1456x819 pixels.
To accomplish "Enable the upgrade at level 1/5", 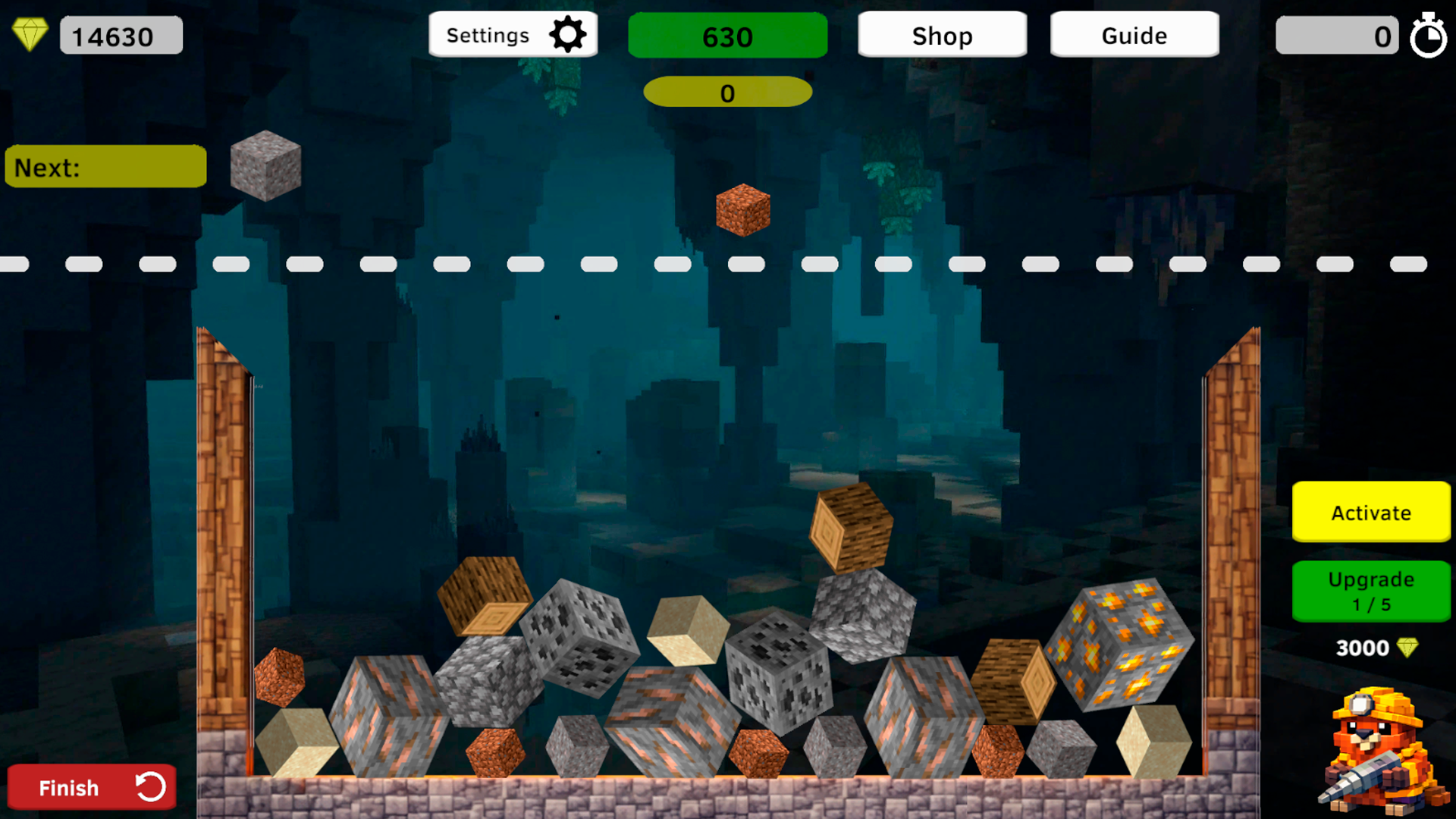I will tap(1370, 591).
